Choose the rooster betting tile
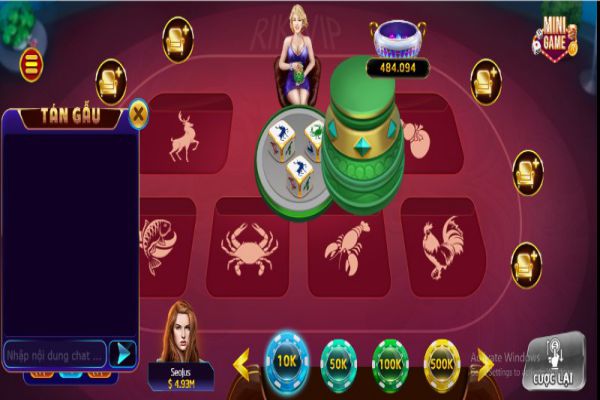The image size is (600, 400). [443, 246]
